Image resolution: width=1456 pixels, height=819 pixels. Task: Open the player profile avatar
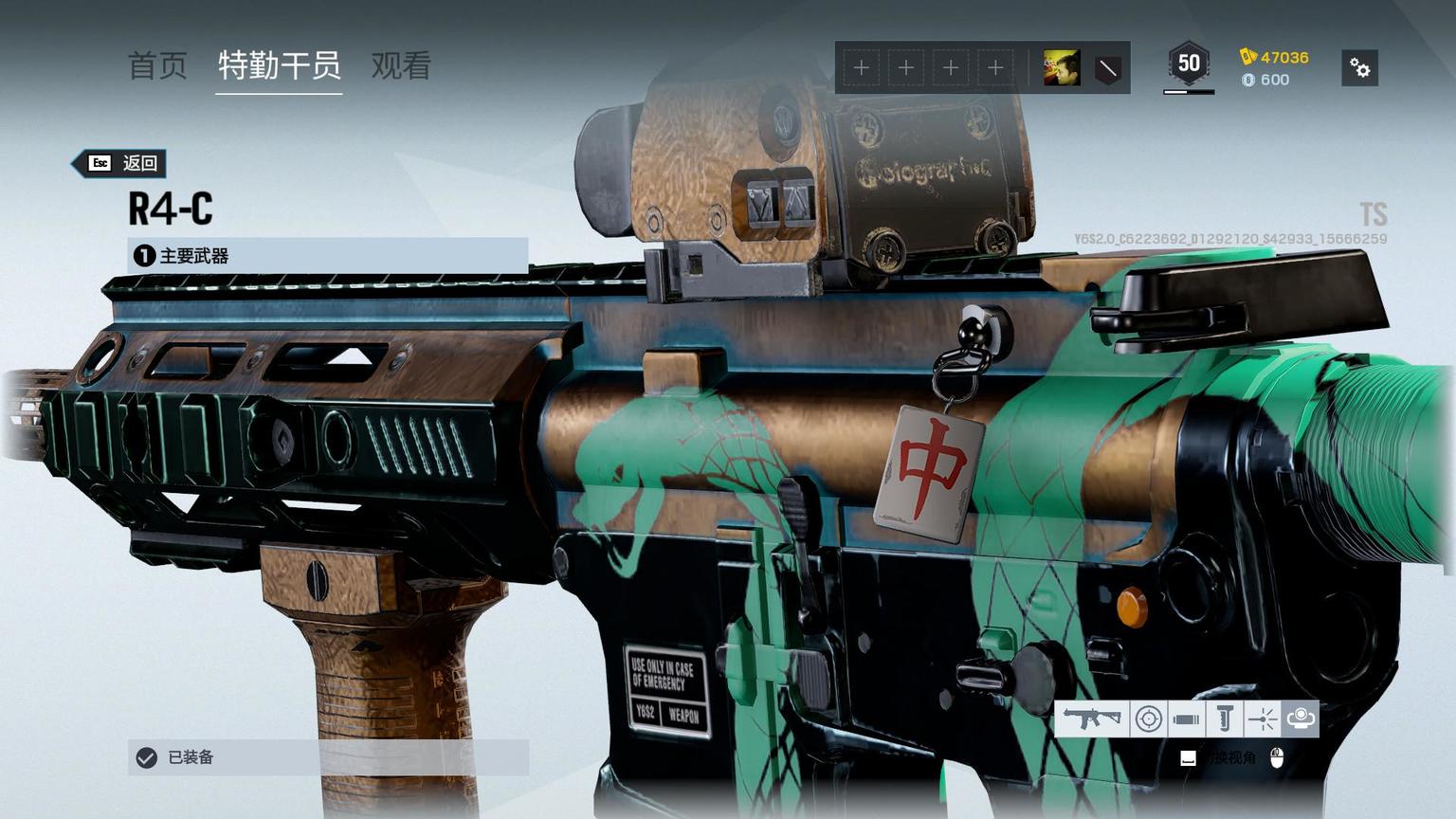coord(1061,68)
